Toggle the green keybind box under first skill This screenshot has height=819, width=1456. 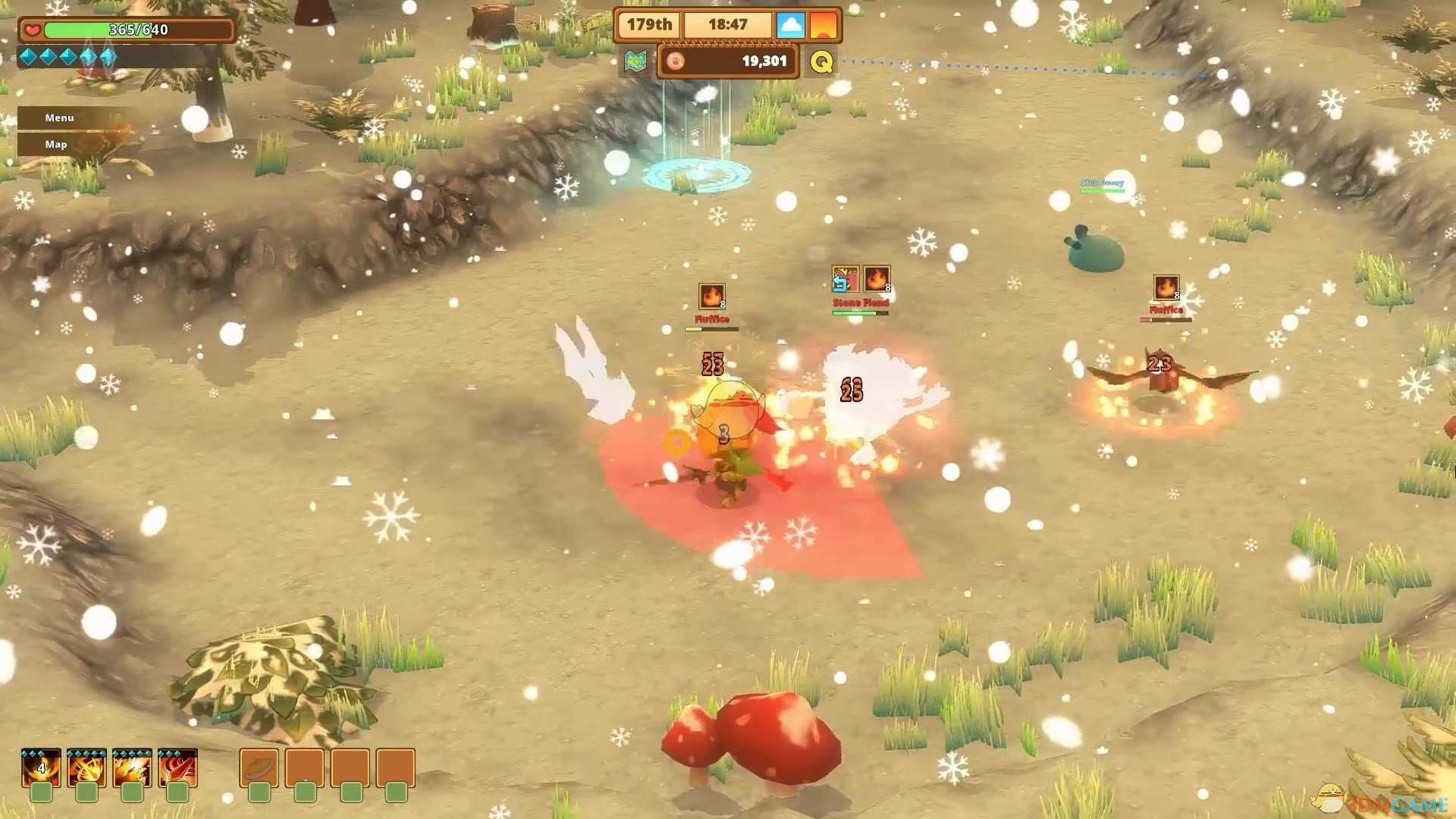click(42, 793)
